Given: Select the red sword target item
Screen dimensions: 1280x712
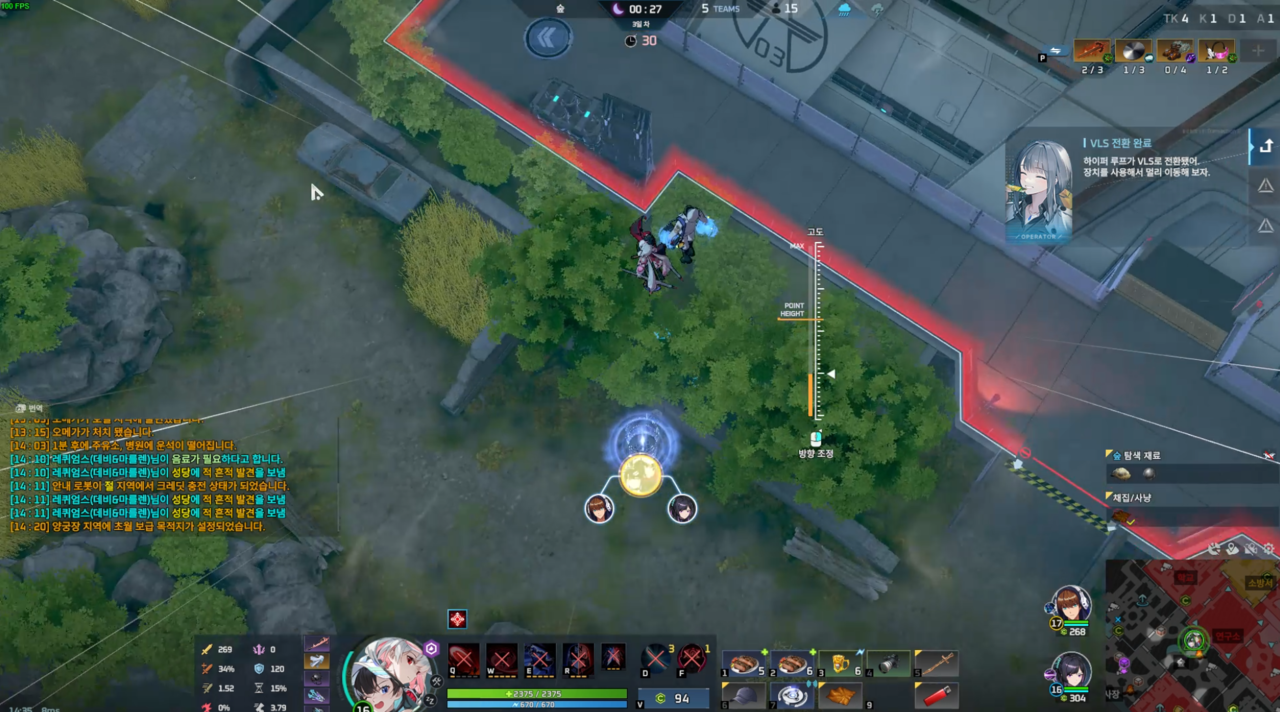Looking at the screenshot, I should coord(1091,51).
